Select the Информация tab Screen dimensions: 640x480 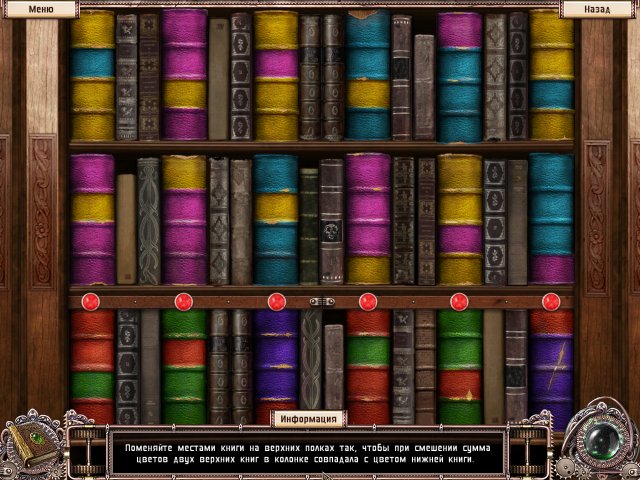[308, 418]
